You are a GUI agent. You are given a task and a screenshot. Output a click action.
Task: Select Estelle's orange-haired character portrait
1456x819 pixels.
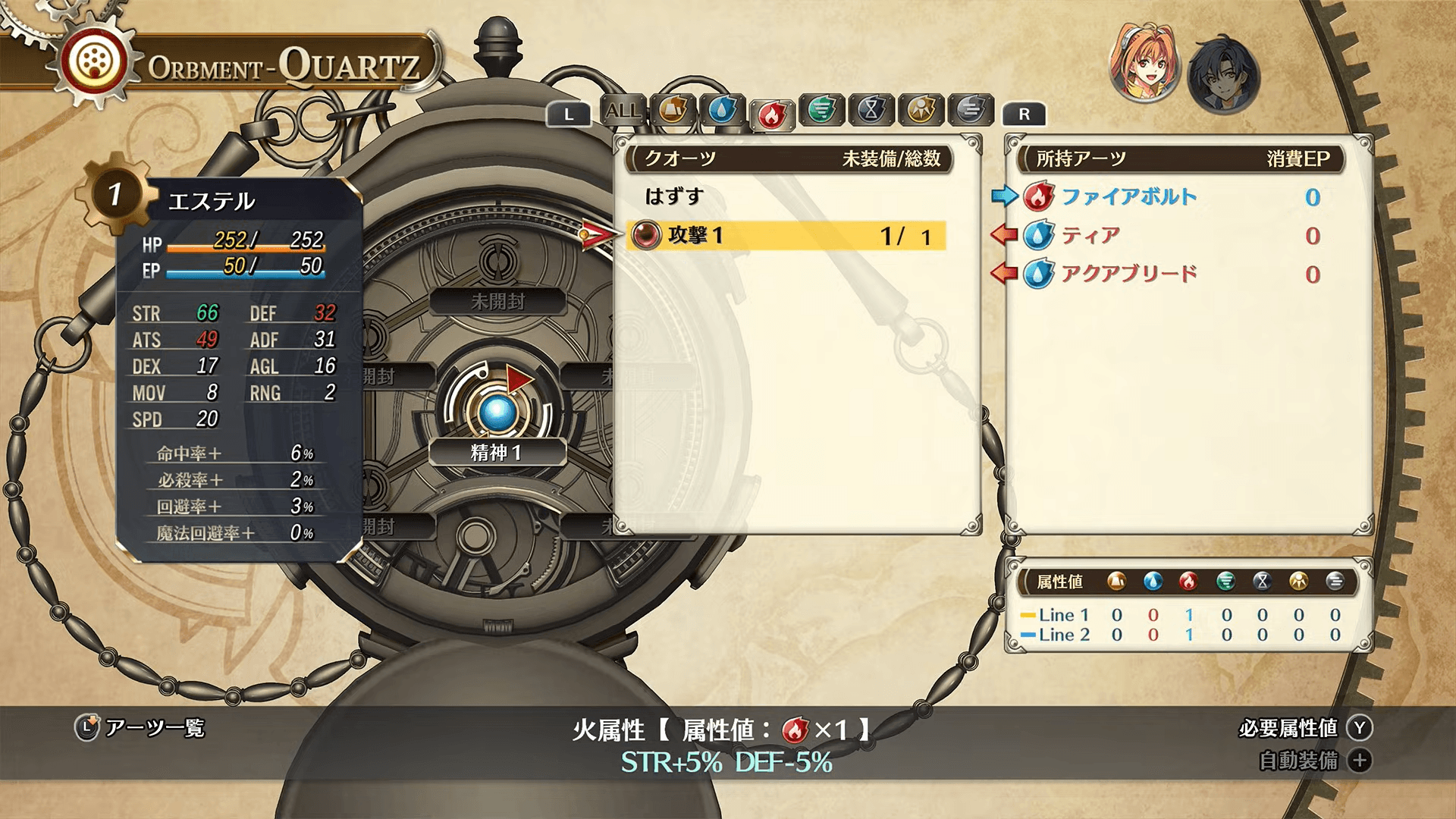pyautogui.click(x=1145, y=74)
